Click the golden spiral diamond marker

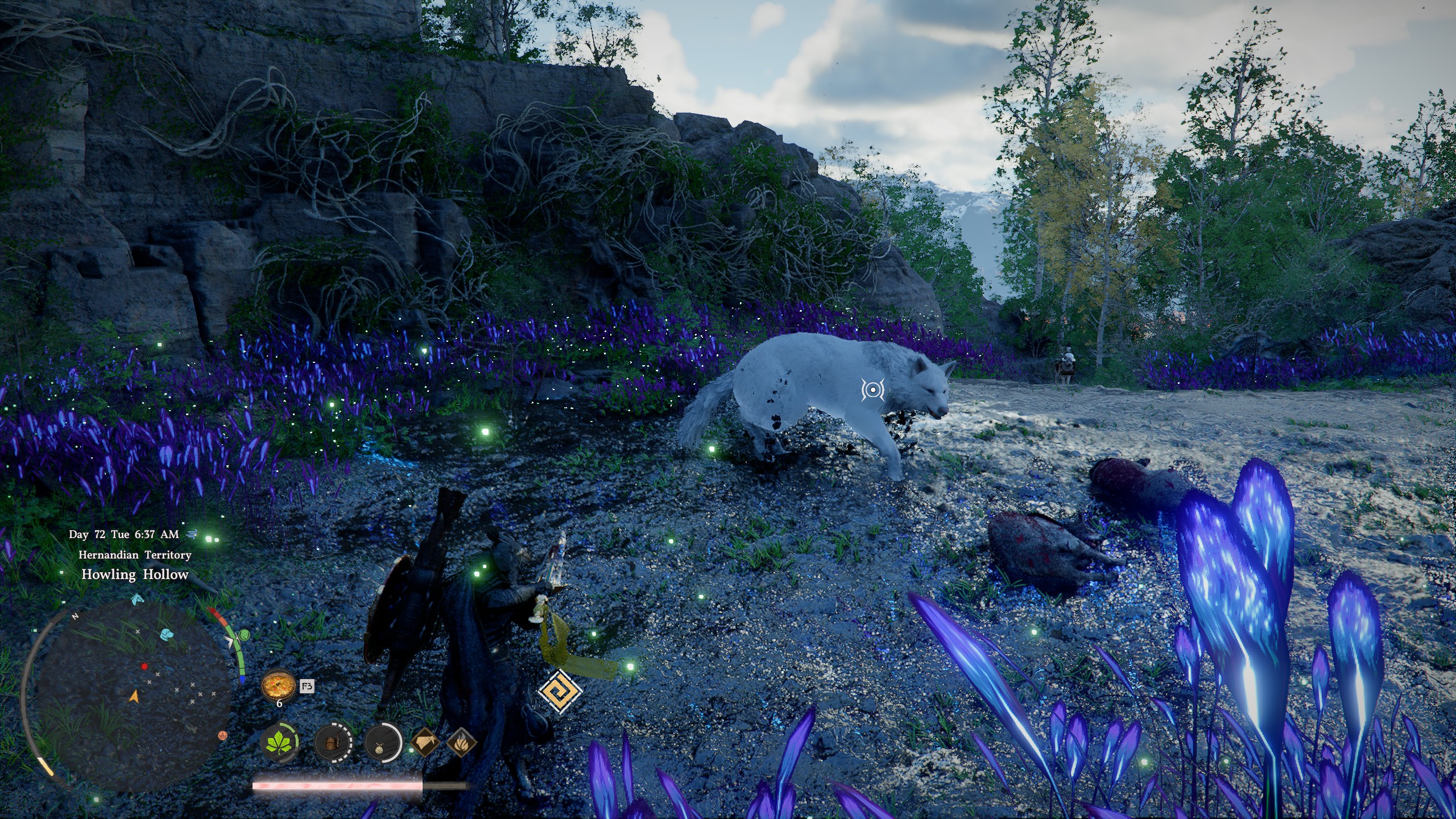[x=560, y=691]
